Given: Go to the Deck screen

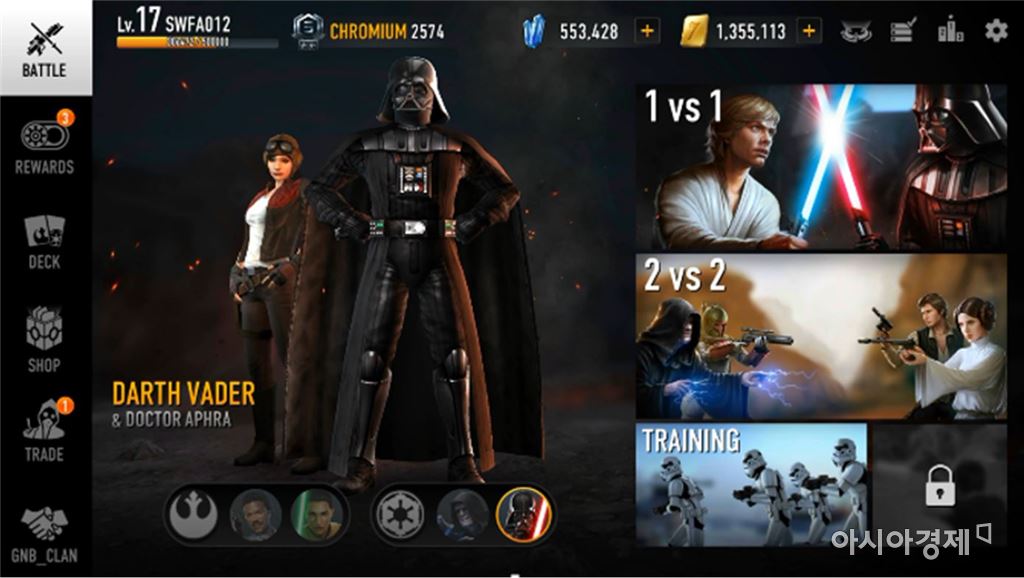Looking at the screenshot, I should [44, 242].
